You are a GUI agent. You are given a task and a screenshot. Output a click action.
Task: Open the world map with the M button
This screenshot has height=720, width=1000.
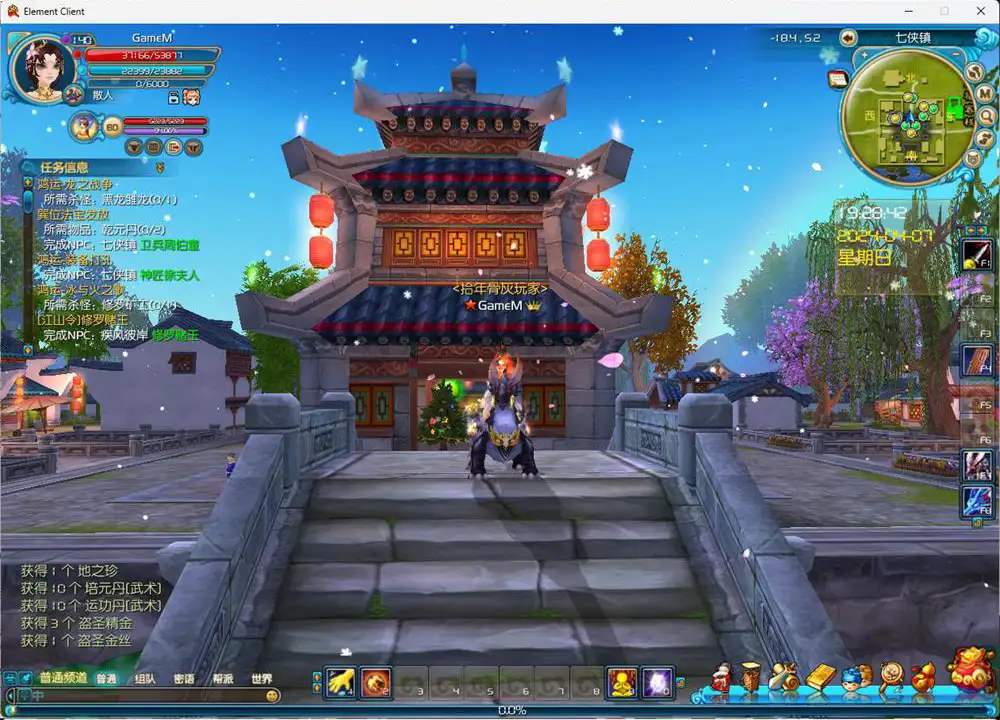pos(985,94)
